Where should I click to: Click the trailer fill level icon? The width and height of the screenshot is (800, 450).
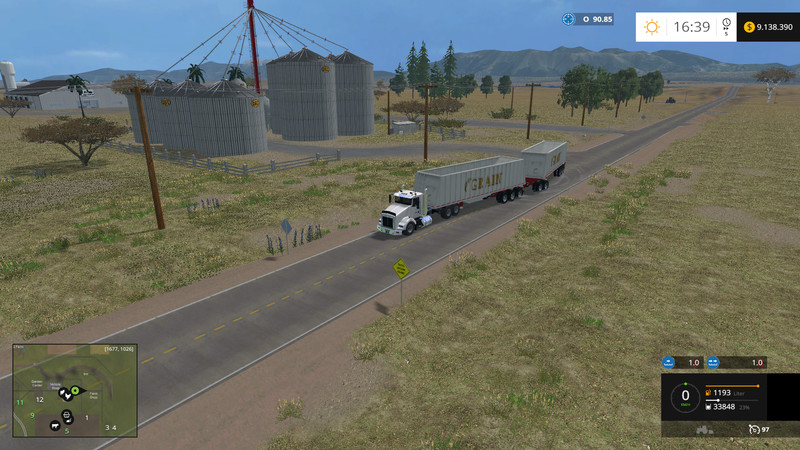(710, 406)
